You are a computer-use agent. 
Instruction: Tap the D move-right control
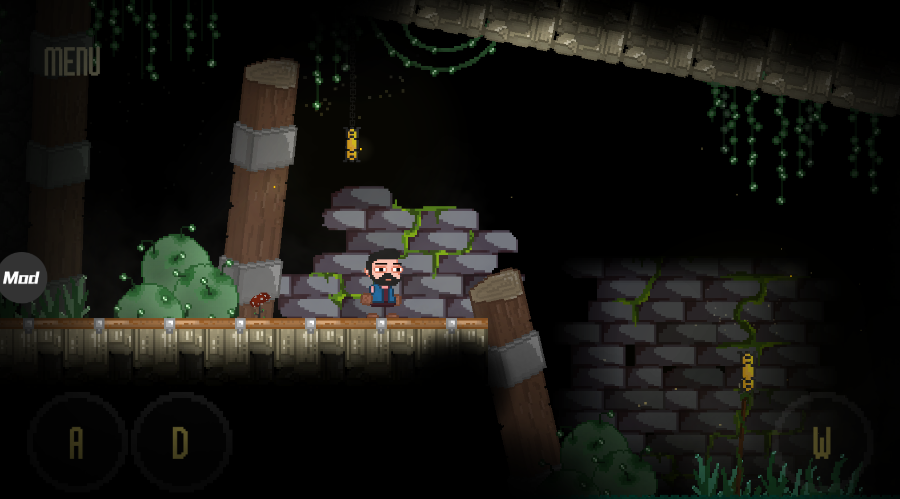tap(181, 441)
